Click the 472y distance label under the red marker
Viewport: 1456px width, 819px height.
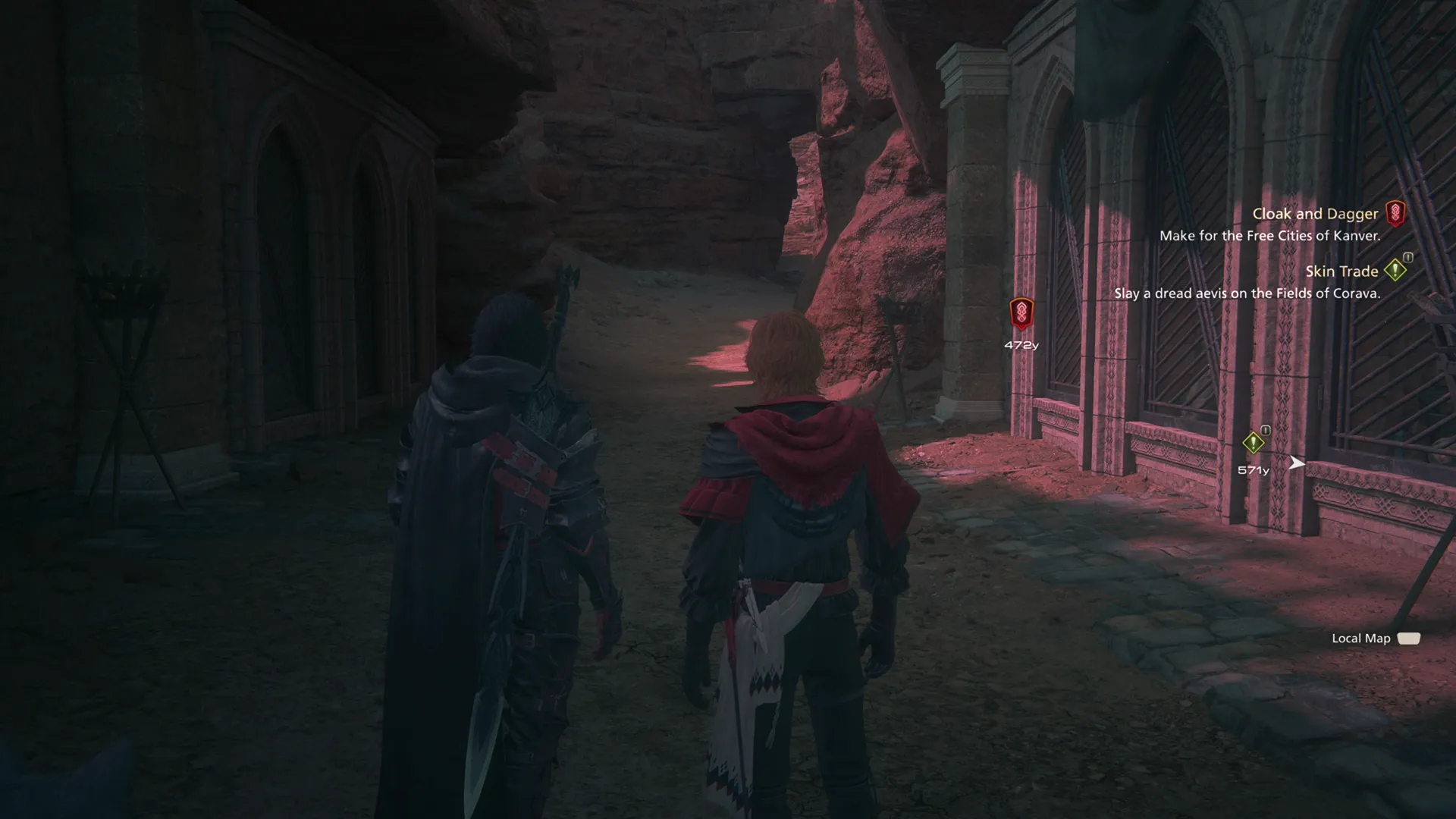1021,344
